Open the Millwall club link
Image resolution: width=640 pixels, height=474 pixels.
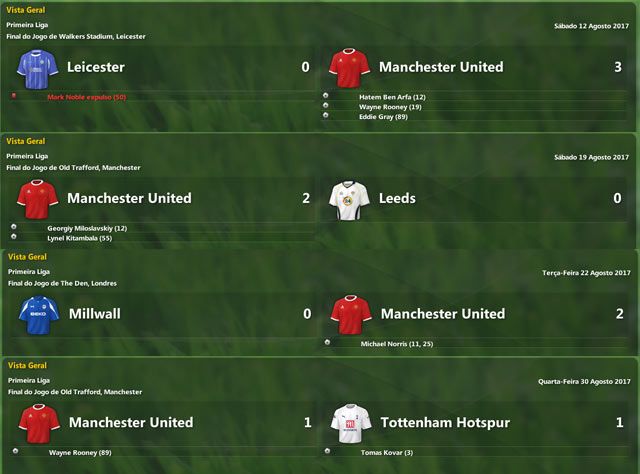[x=94, y=314]
